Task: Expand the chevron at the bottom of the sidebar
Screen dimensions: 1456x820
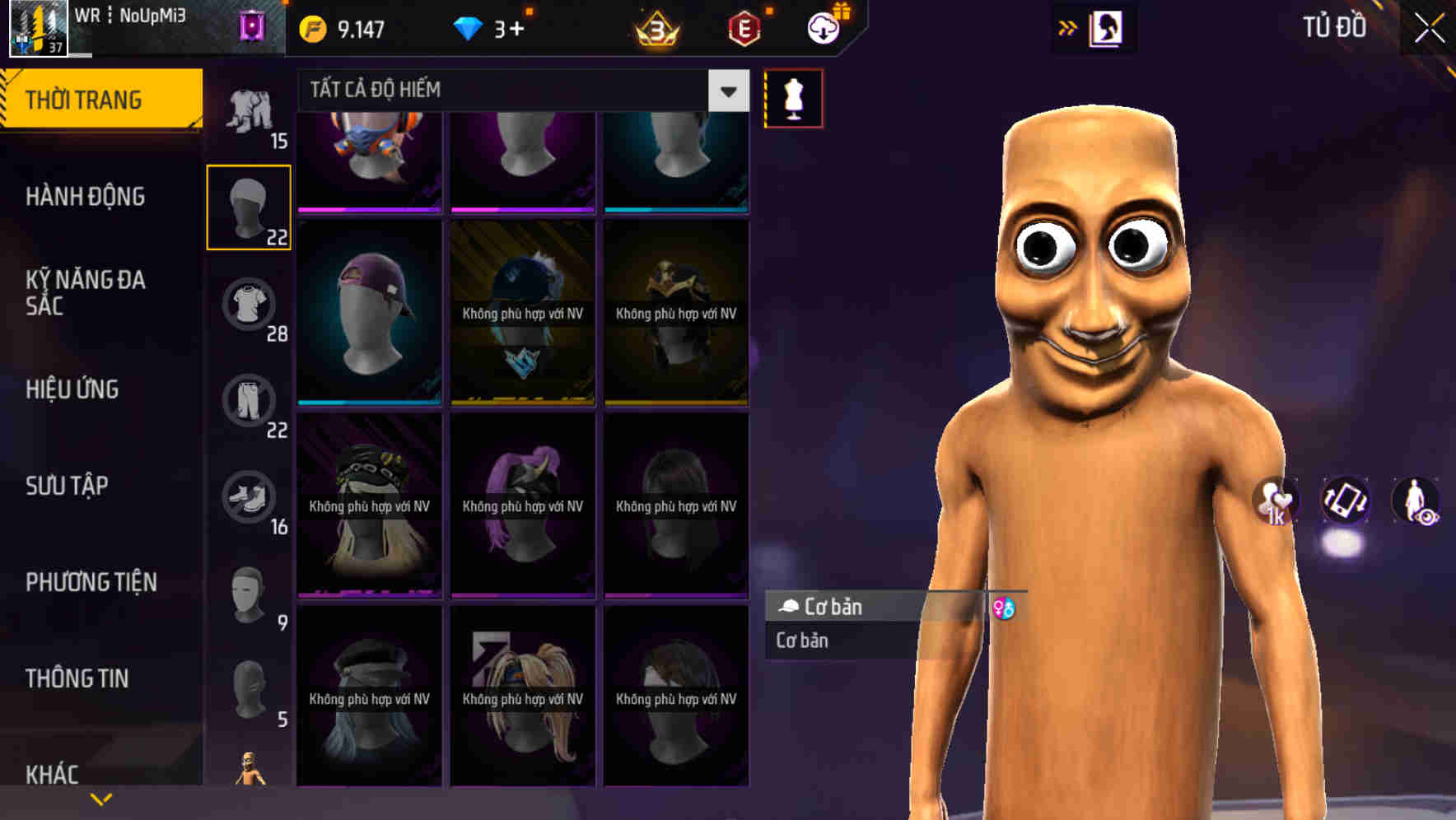Action: 101,798
